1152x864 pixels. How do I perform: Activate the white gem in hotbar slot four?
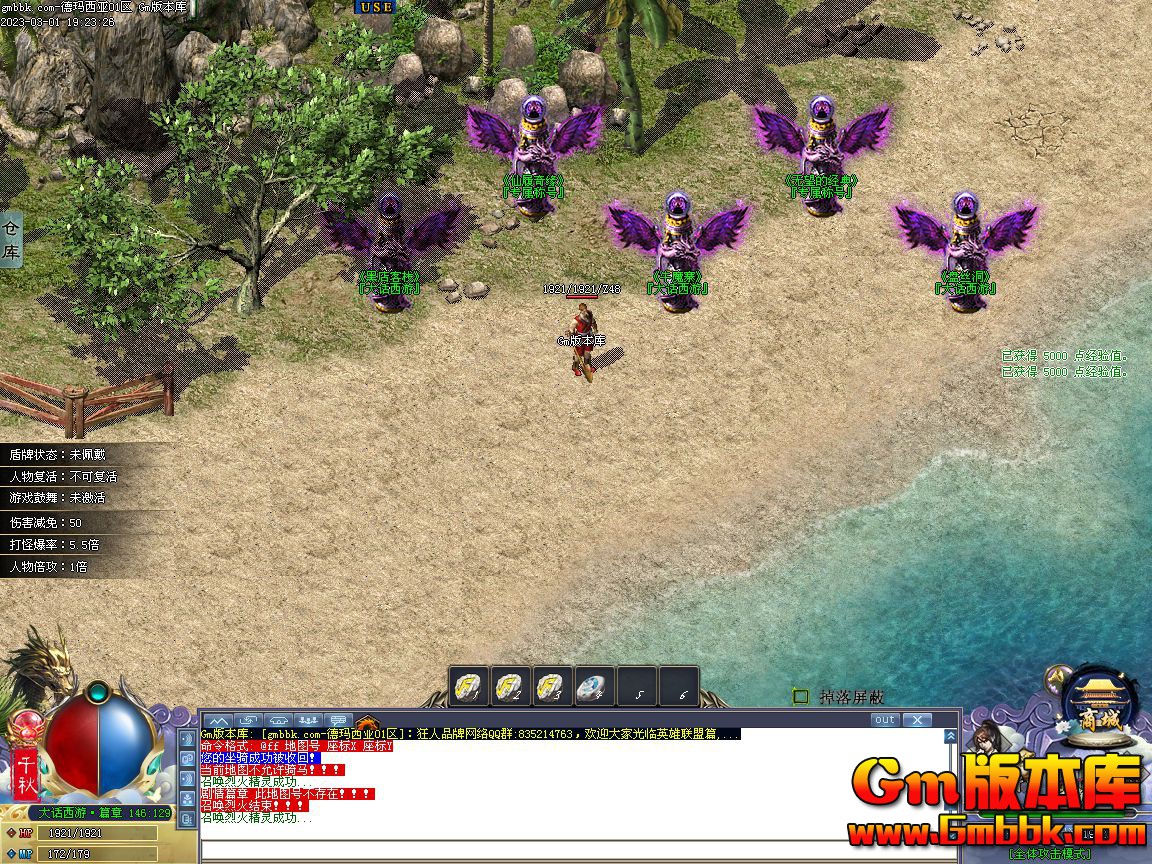pos(595,686)
